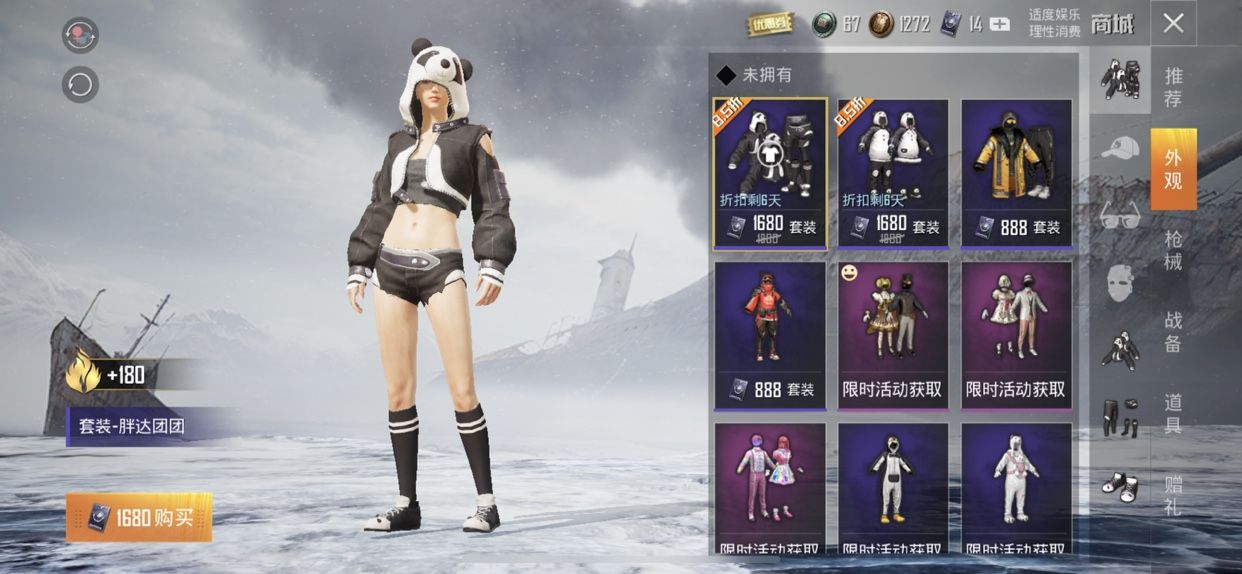Open the 优惠券 coupon ticket
The height and width of the screenshot is (574, 1242).
click(771, 24)
